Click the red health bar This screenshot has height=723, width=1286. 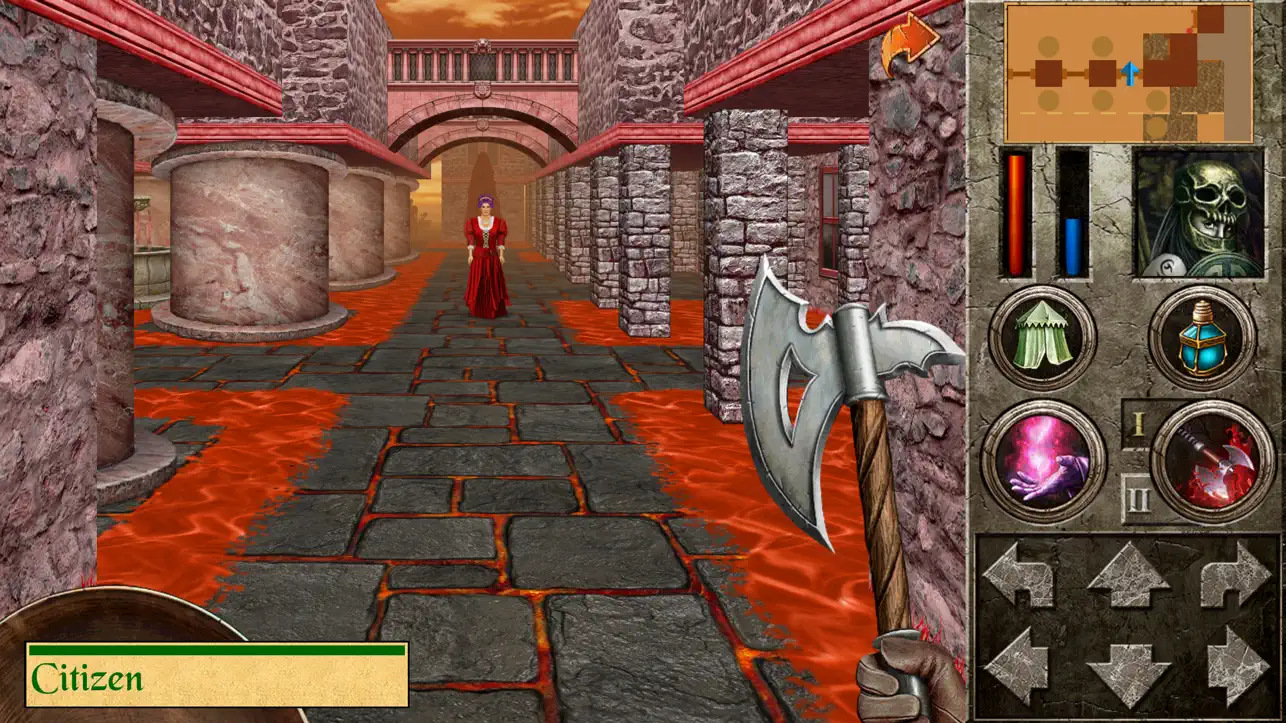pyautogui.click(x=1016, y=215)
